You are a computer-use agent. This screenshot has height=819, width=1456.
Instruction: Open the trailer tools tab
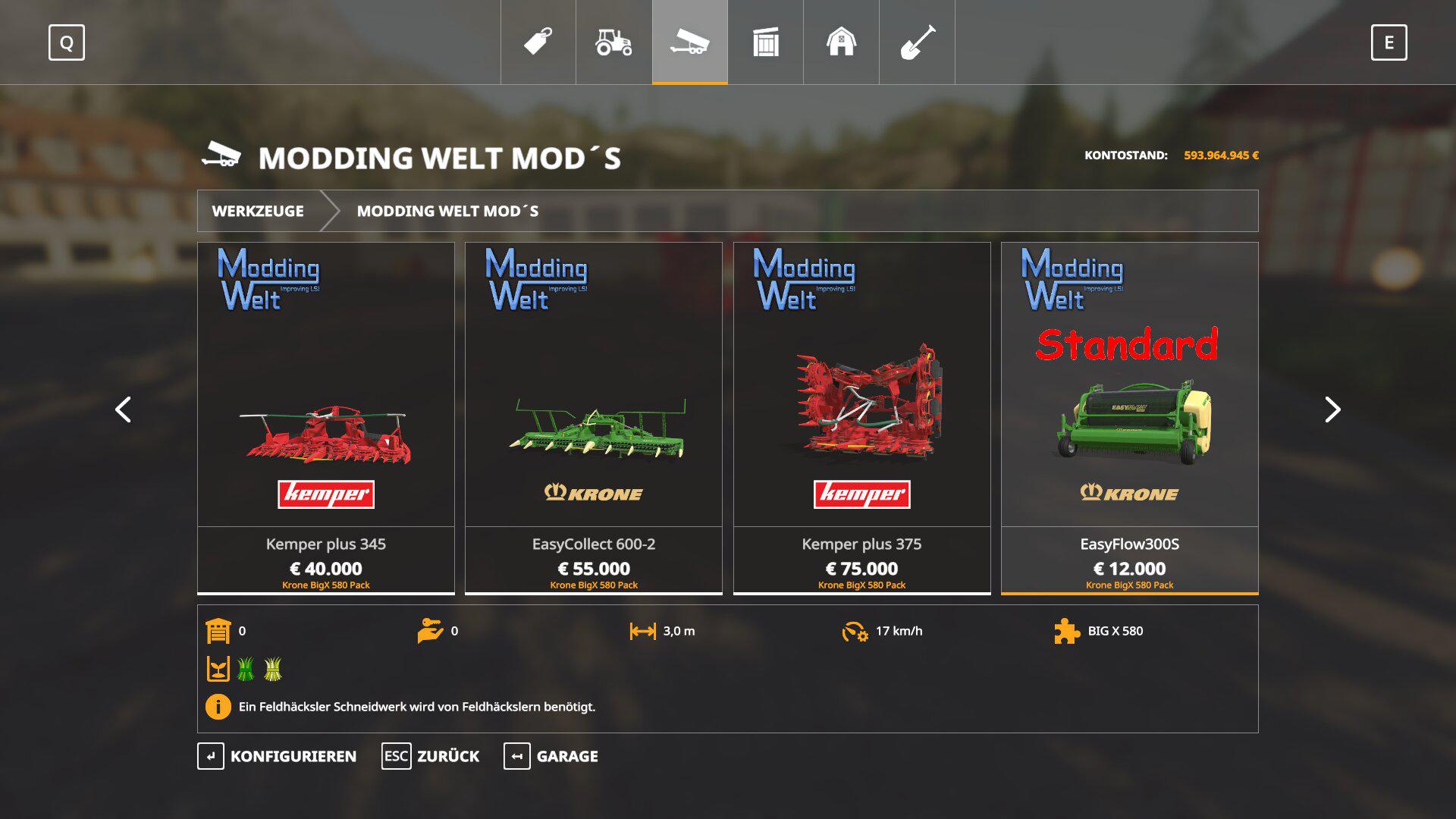pos(689,42)
